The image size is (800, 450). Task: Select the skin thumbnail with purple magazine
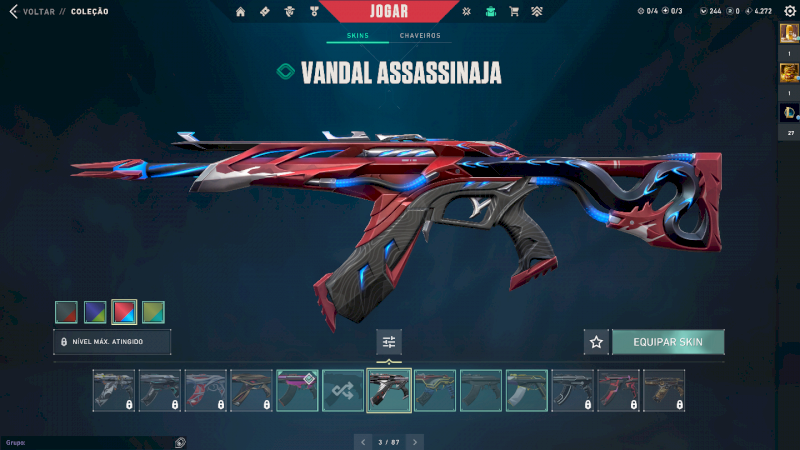coord(297,390)
